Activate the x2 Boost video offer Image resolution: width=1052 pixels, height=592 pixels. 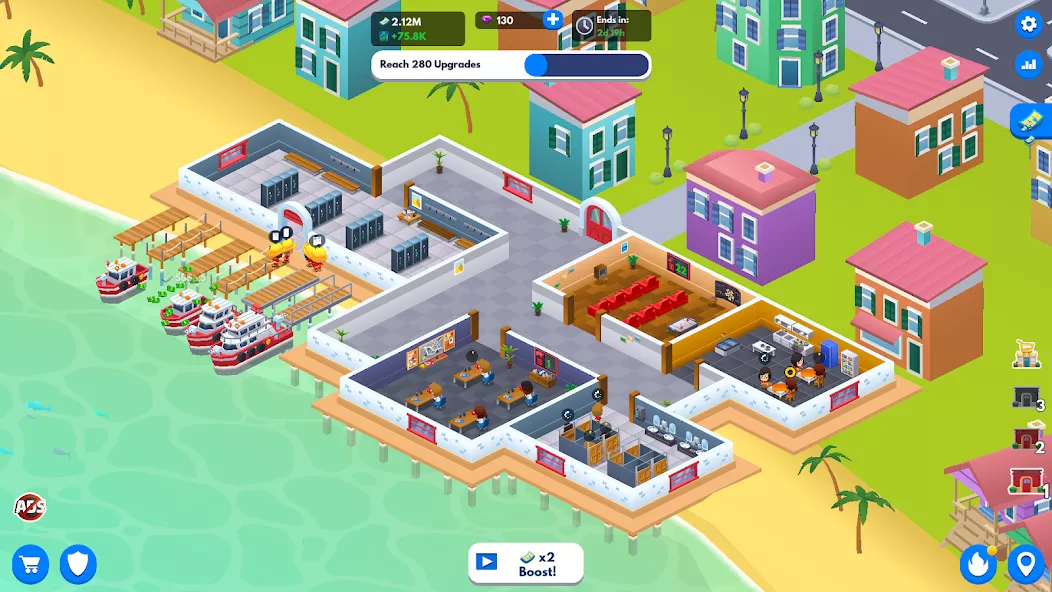(526, 563)
